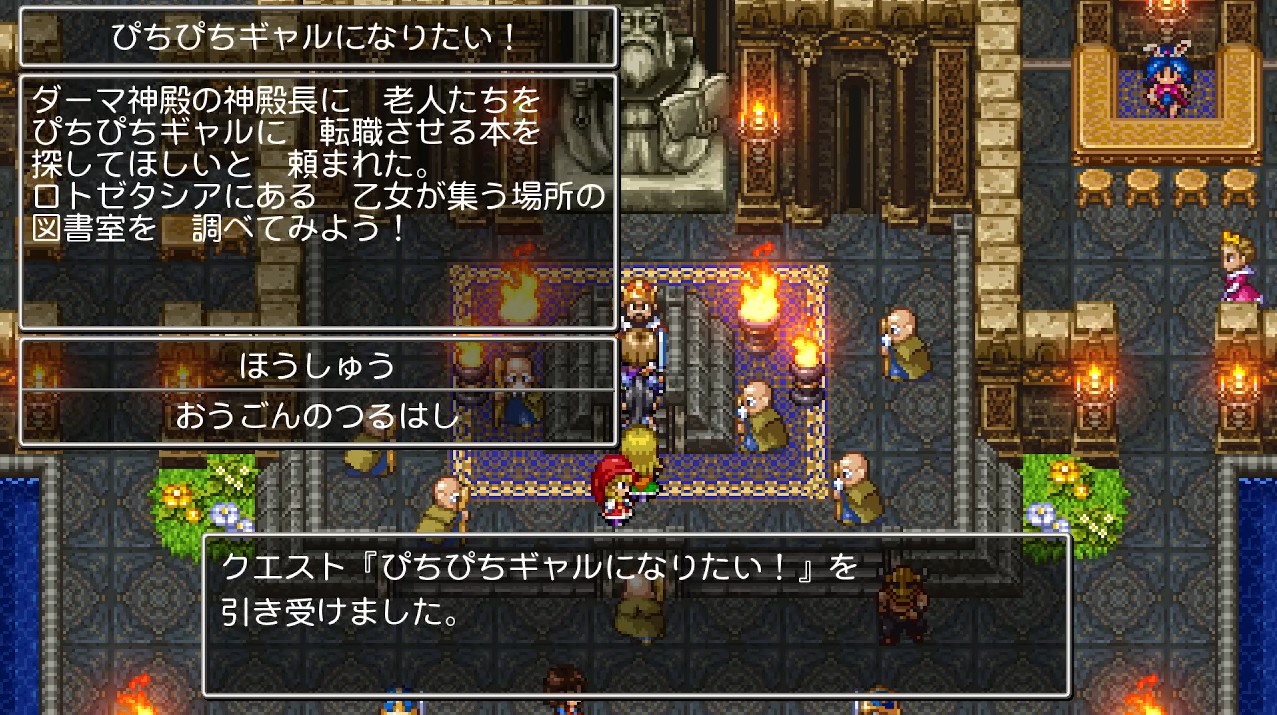Select the quest description panel
The width and height of the screenshot is (1277, 715).
(x=318, y=200)
